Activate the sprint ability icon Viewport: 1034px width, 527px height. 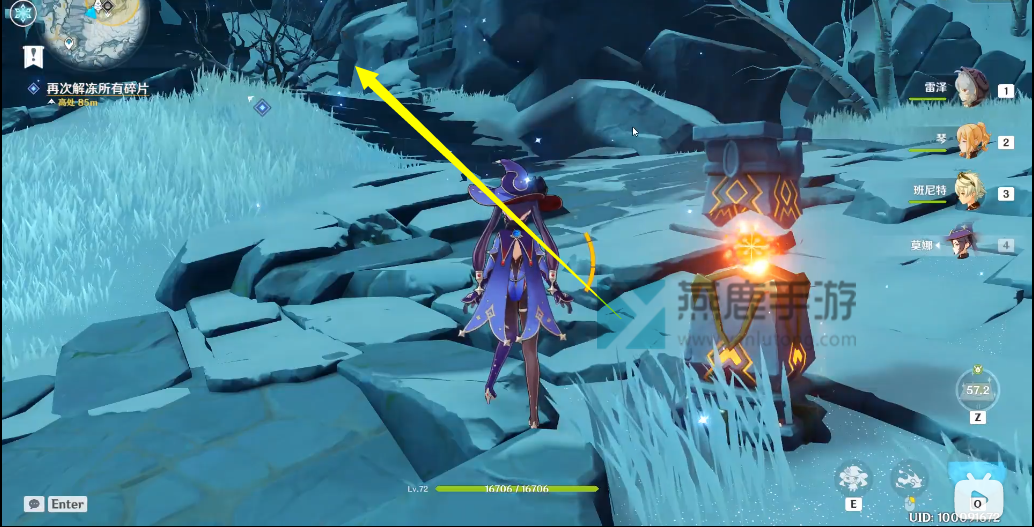(909, 477)
